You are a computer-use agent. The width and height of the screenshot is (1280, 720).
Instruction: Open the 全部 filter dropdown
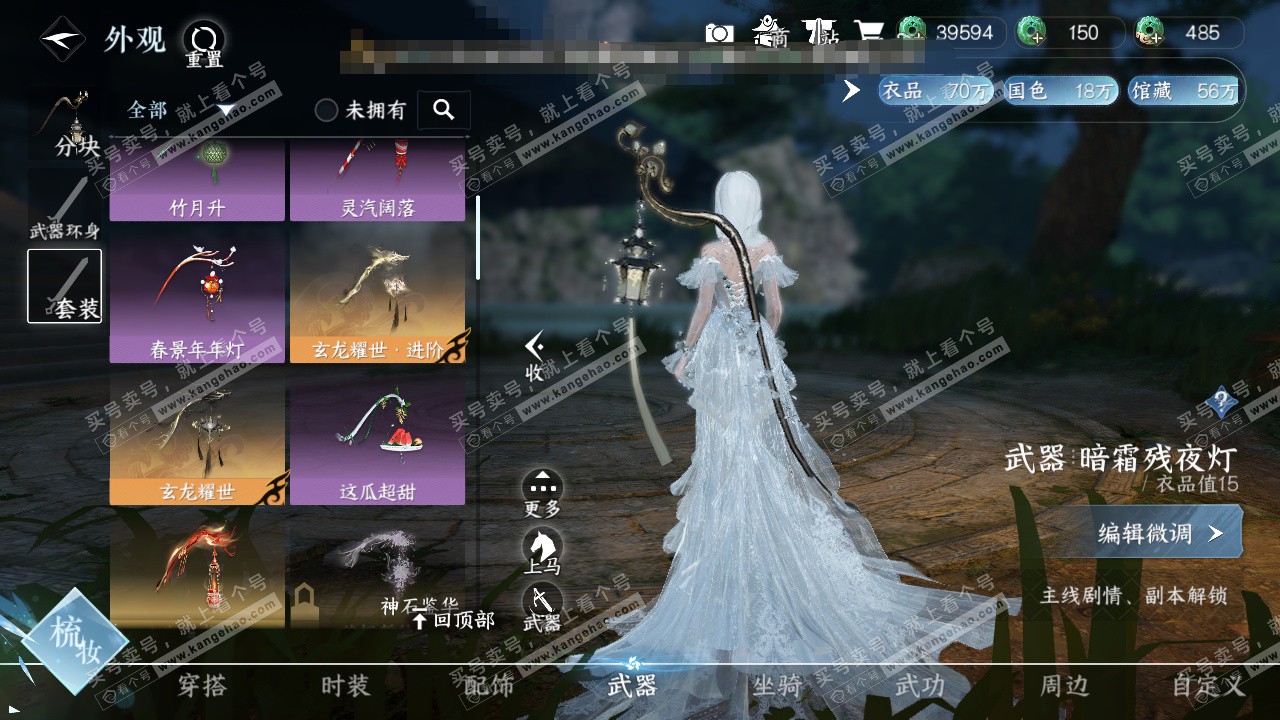(180, 110)
